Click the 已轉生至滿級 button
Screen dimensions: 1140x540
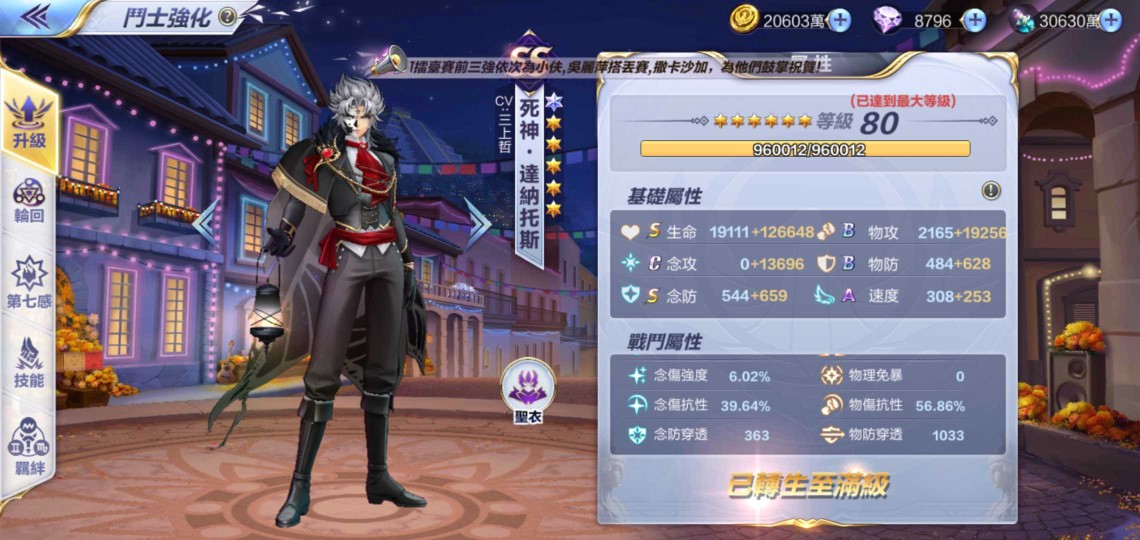pyautogui.click(x=807, y=487)
